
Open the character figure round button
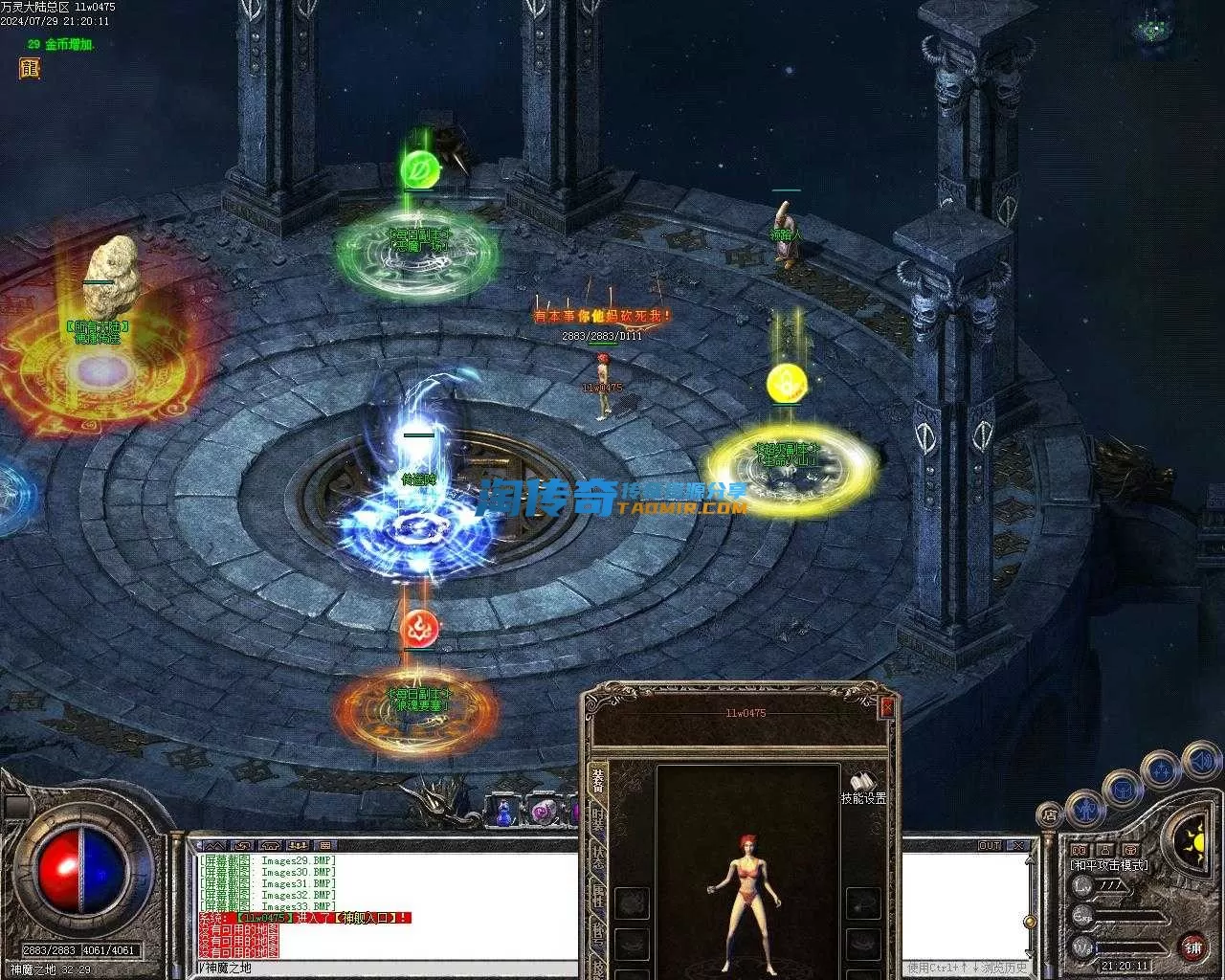tap(1086, 808)
